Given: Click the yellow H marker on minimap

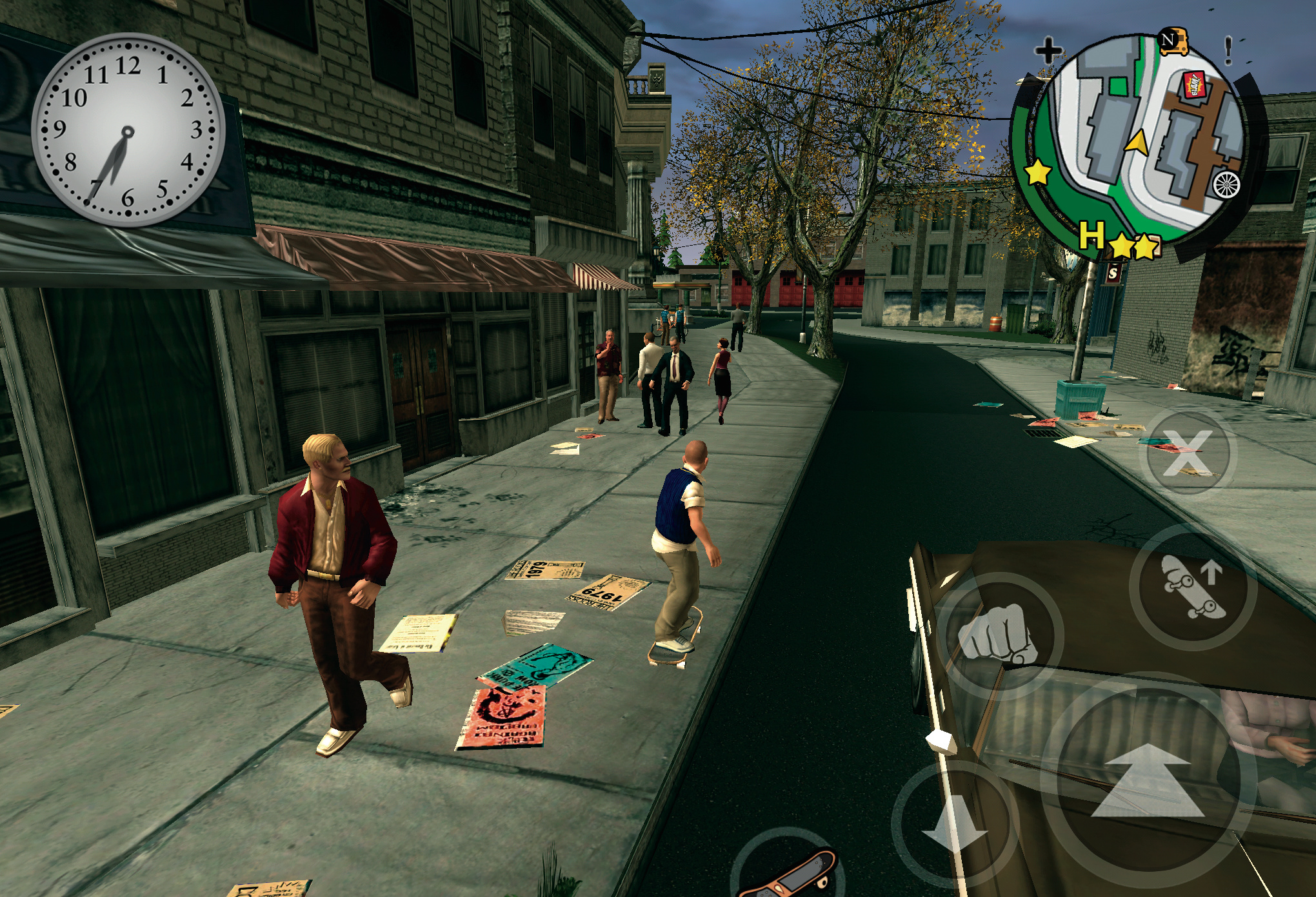Looking at the screenshot, I should (1092, 235).
